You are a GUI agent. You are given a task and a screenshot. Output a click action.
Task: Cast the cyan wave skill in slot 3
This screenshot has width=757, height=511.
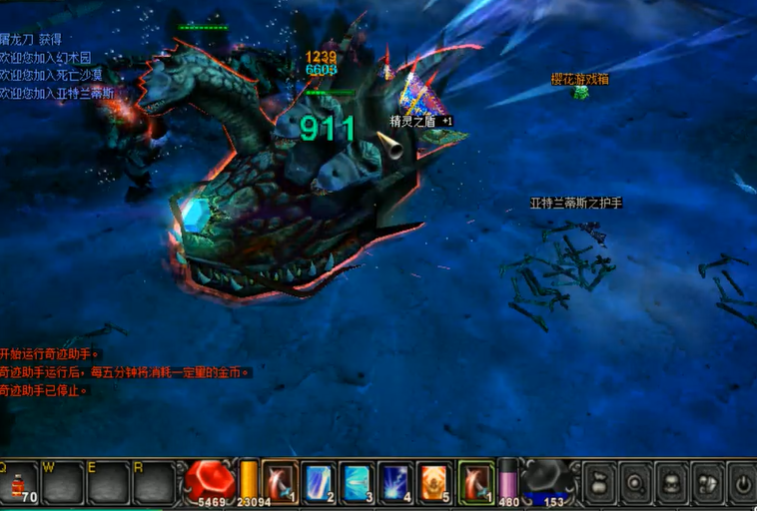(357, 481)
